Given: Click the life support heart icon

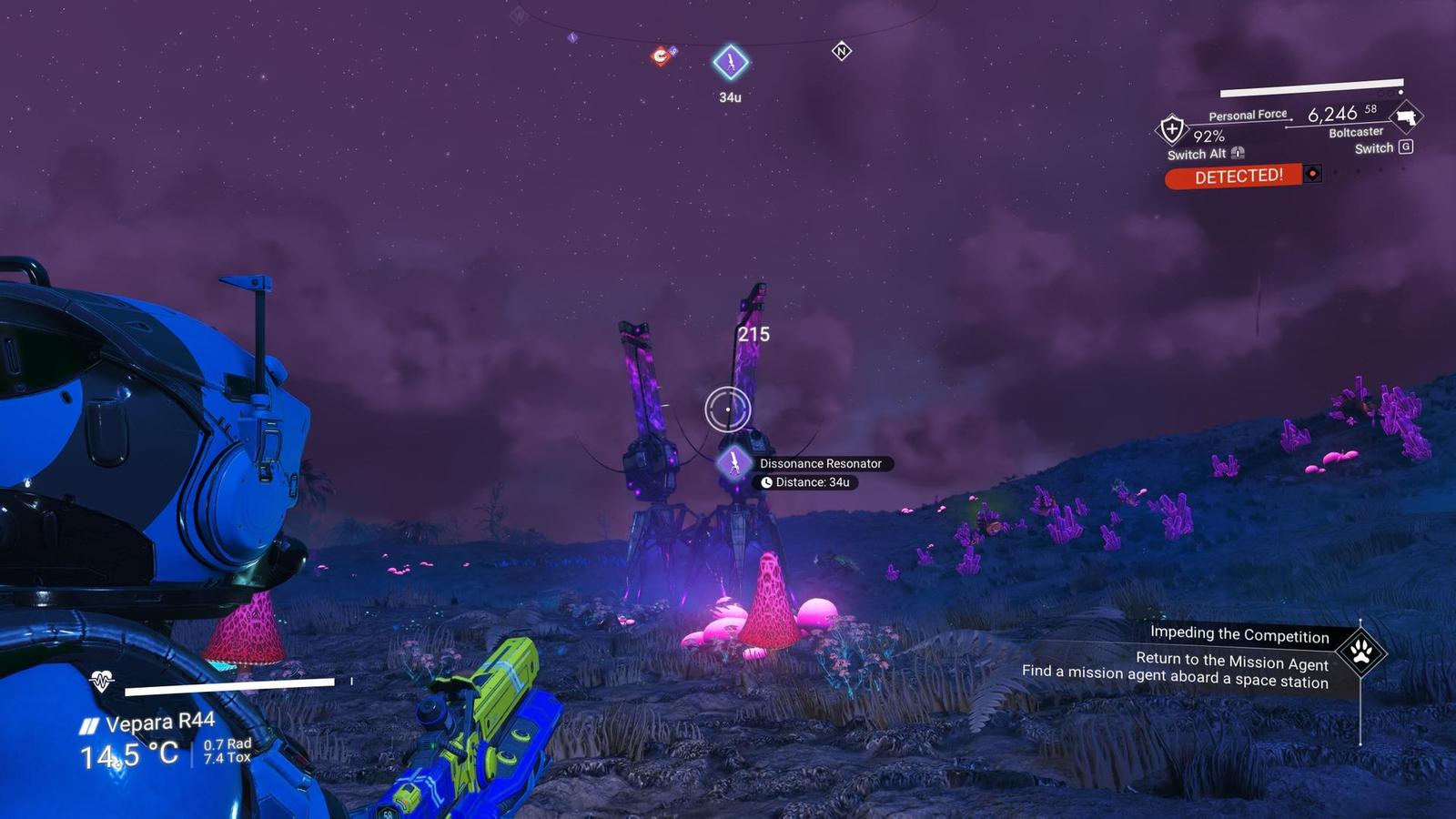Looking at the screenshot, I should tap(101, 680).
